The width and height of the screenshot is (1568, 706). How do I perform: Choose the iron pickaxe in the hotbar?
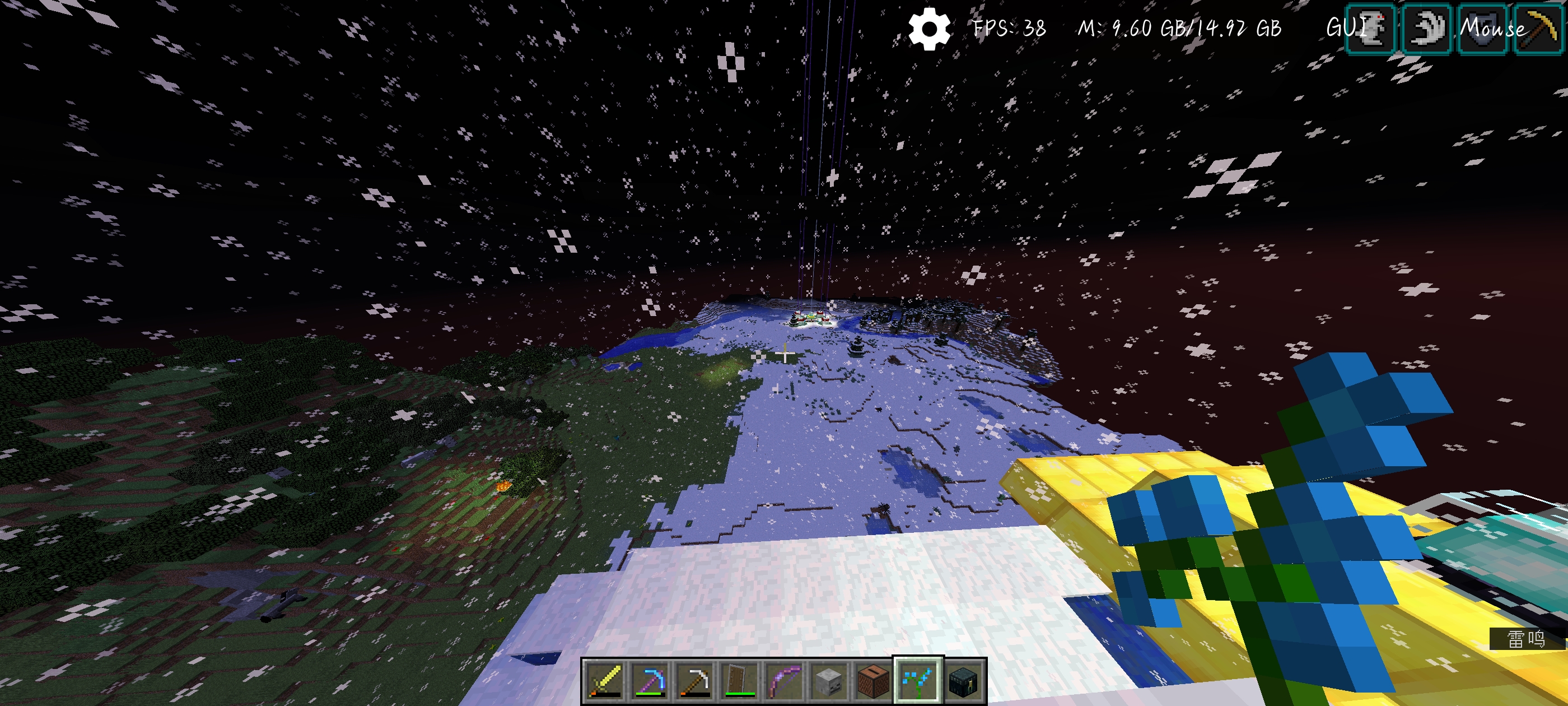694,680
